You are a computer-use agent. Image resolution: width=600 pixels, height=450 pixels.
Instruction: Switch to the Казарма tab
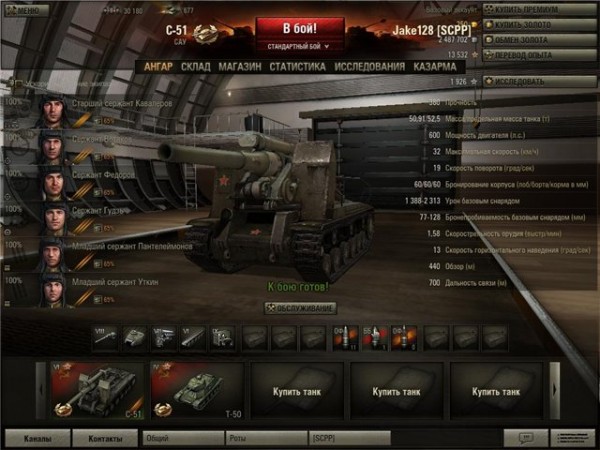435,66
